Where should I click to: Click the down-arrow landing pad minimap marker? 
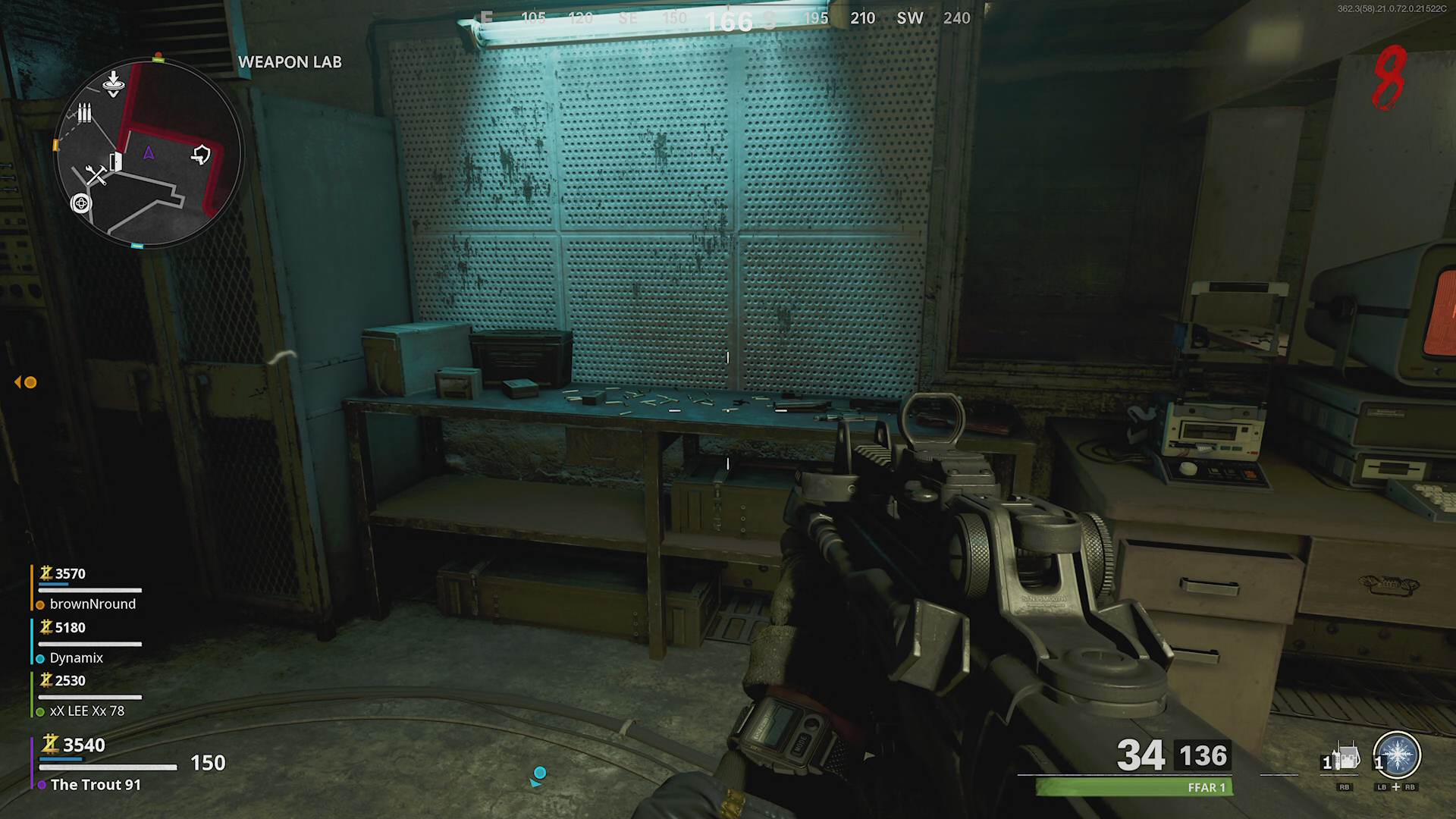(113, 83)
